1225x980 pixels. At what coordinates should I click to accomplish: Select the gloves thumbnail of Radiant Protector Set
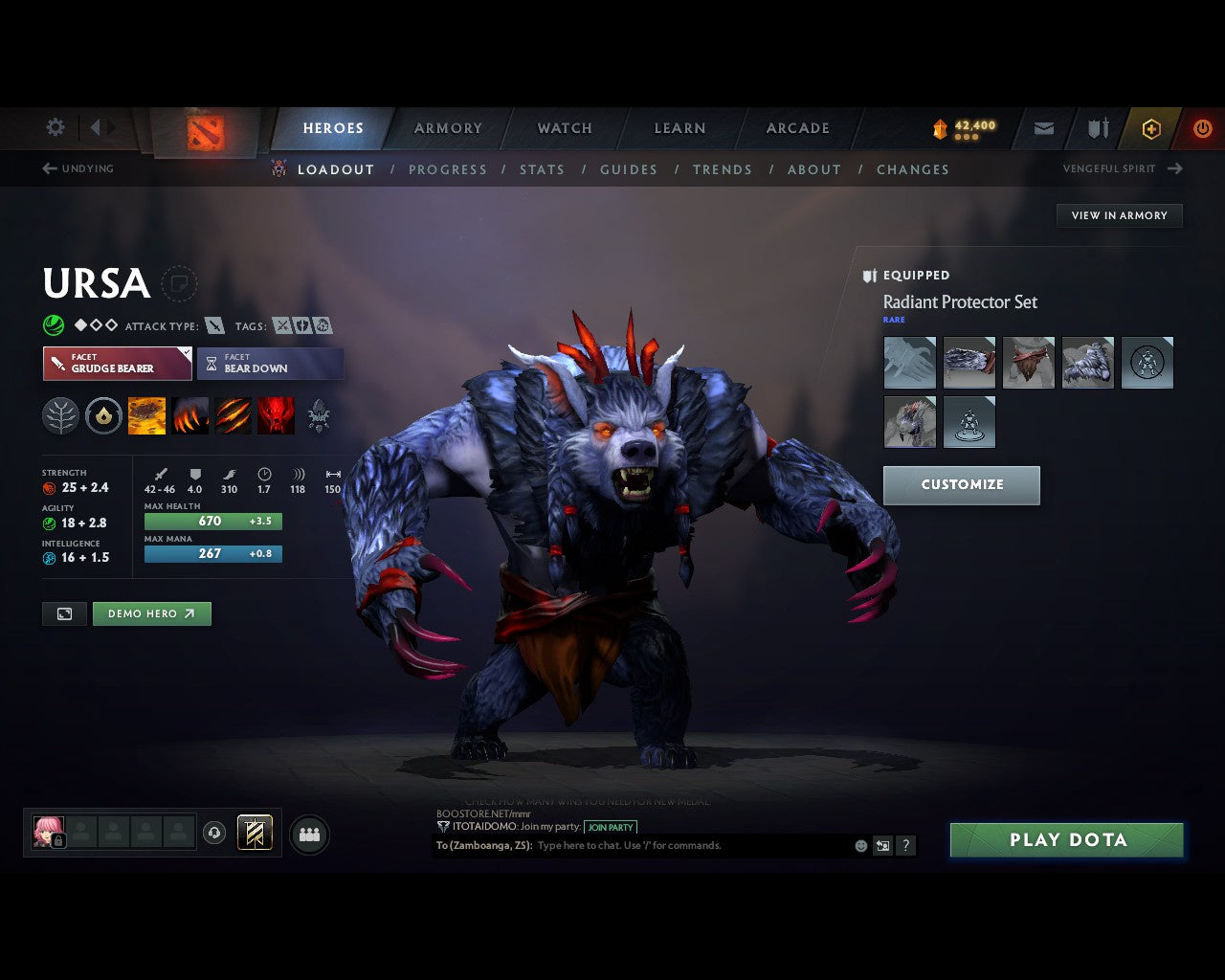pyautogui.click(x=909, y=362)
